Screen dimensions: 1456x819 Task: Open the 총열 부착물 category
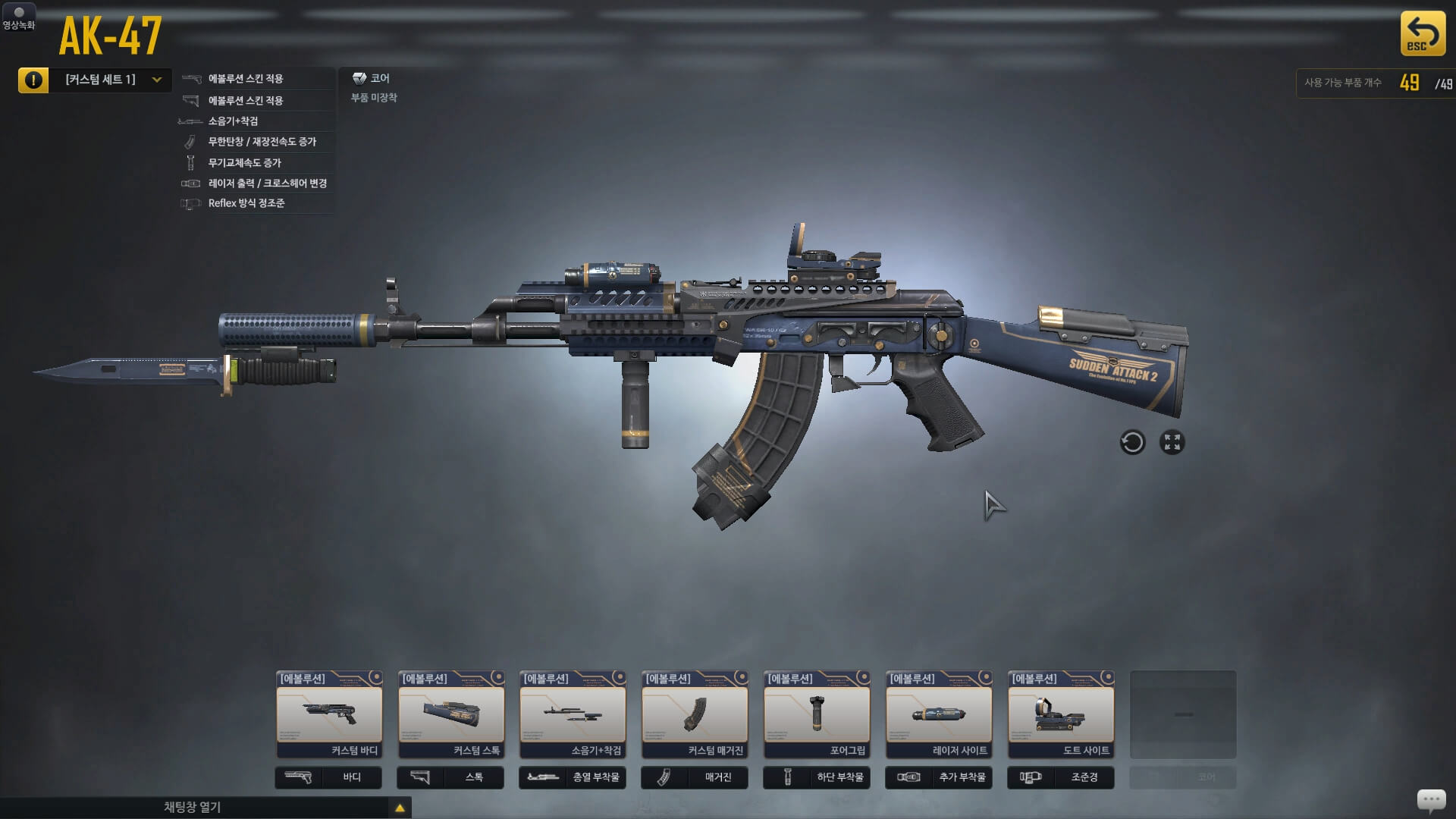click(x=573, y=777)
